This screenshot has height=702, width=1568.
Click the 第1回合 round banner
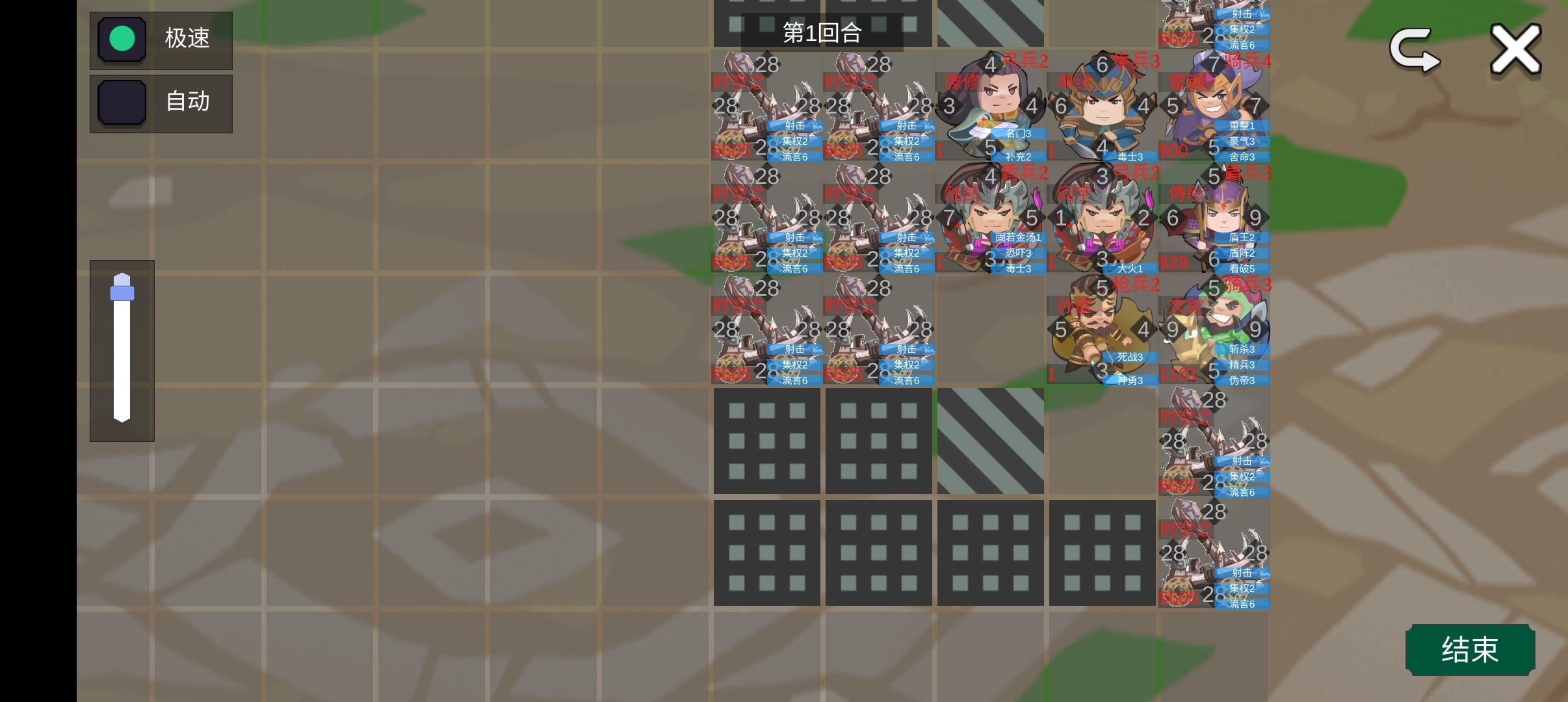click(x=823, y=33)
